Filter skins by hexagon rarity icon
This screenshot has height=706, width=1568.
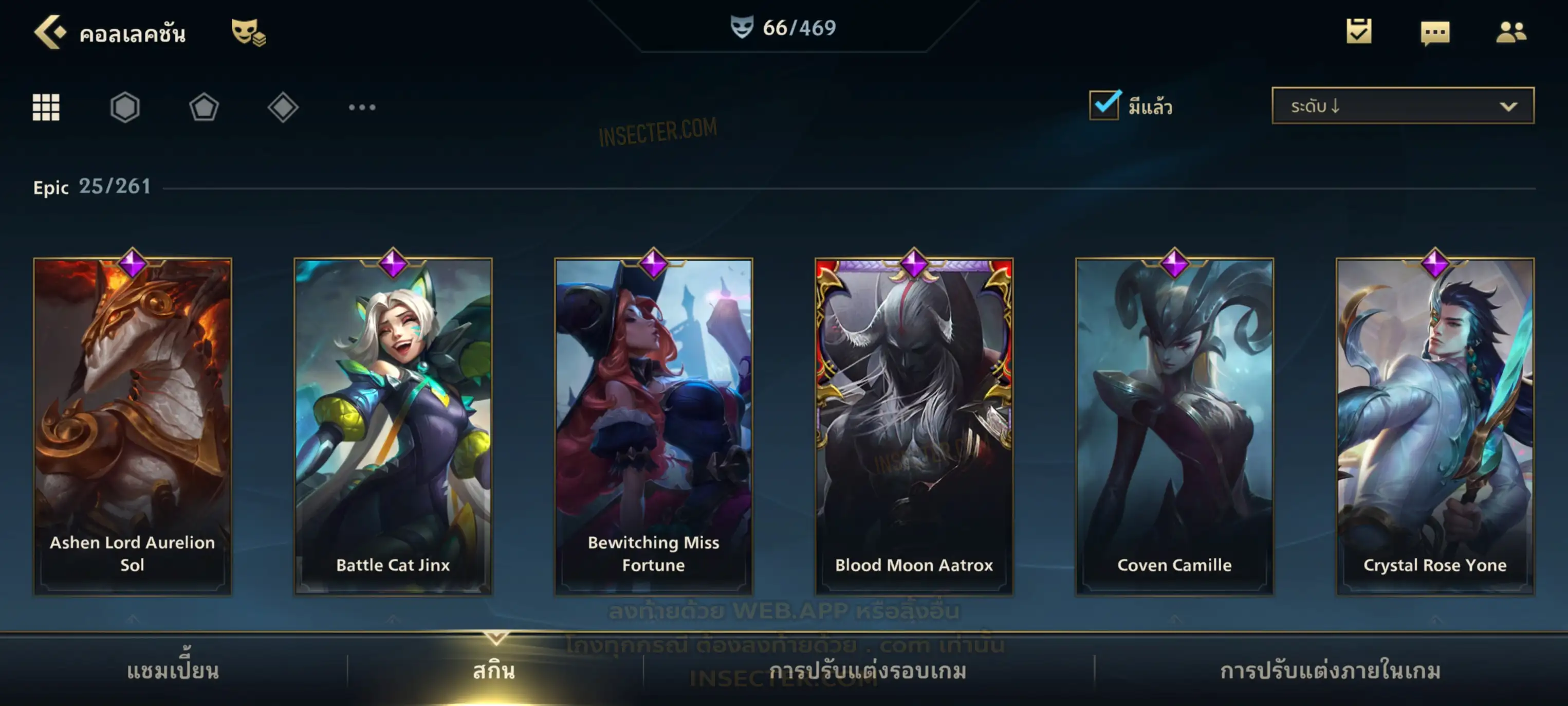125,107
